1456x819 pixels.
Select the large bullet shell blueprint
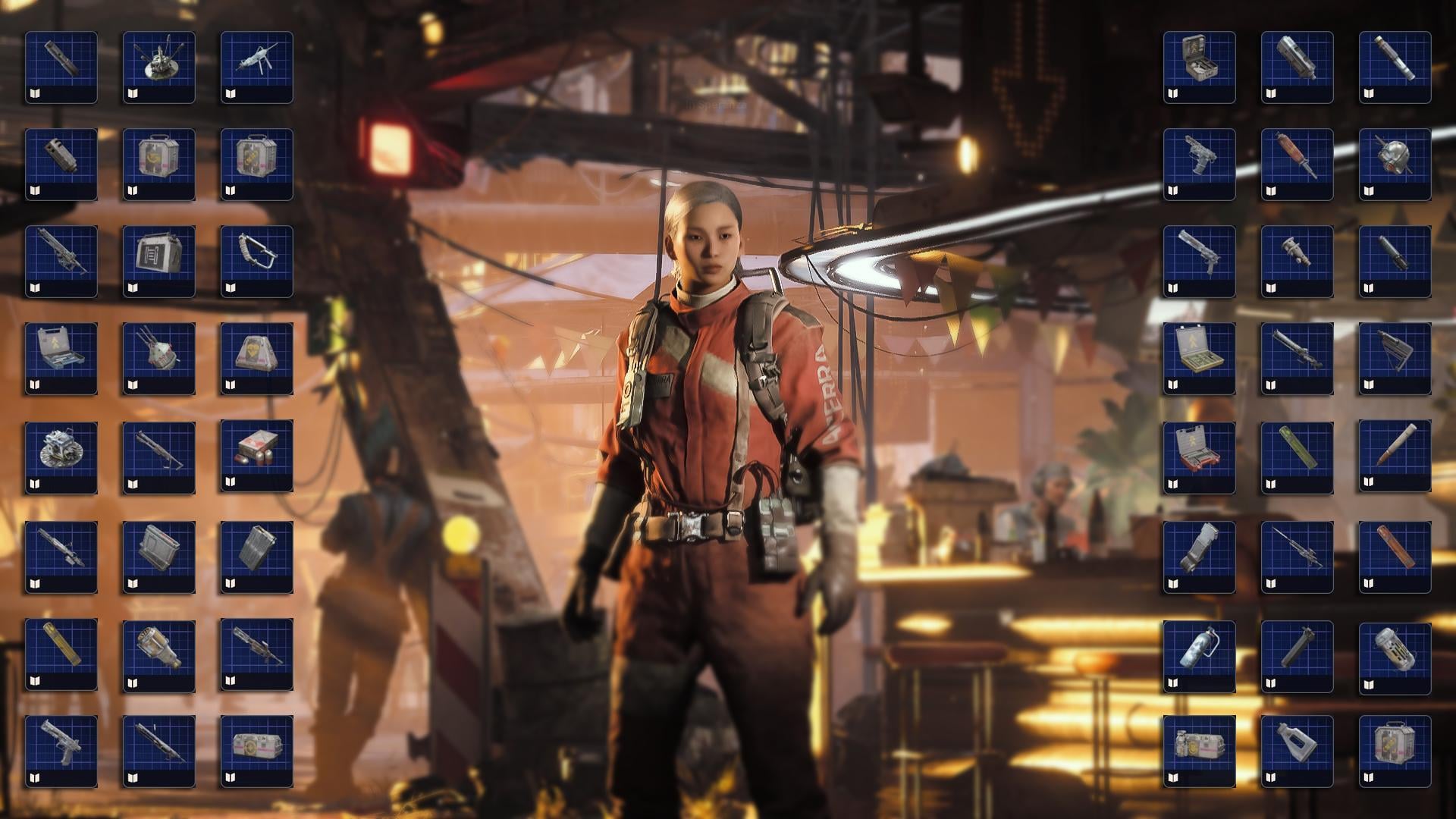[x=1395, y=456]
